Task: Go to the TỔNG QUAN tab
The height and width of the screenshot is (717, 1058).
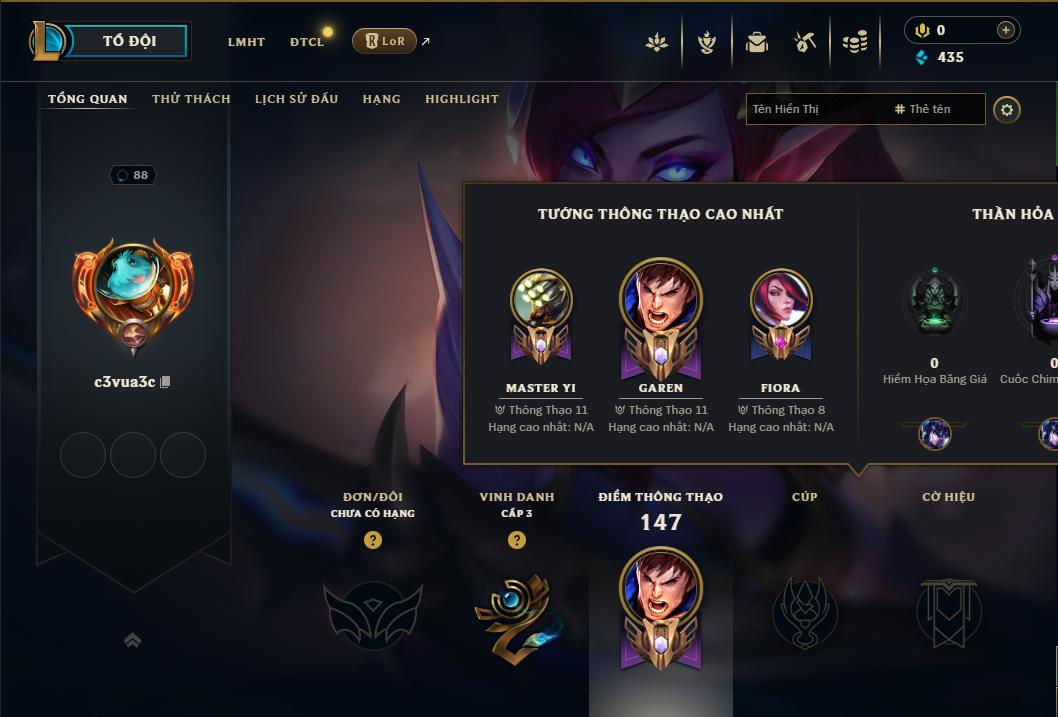Action: pyautogui.click(x=88, y=99)
